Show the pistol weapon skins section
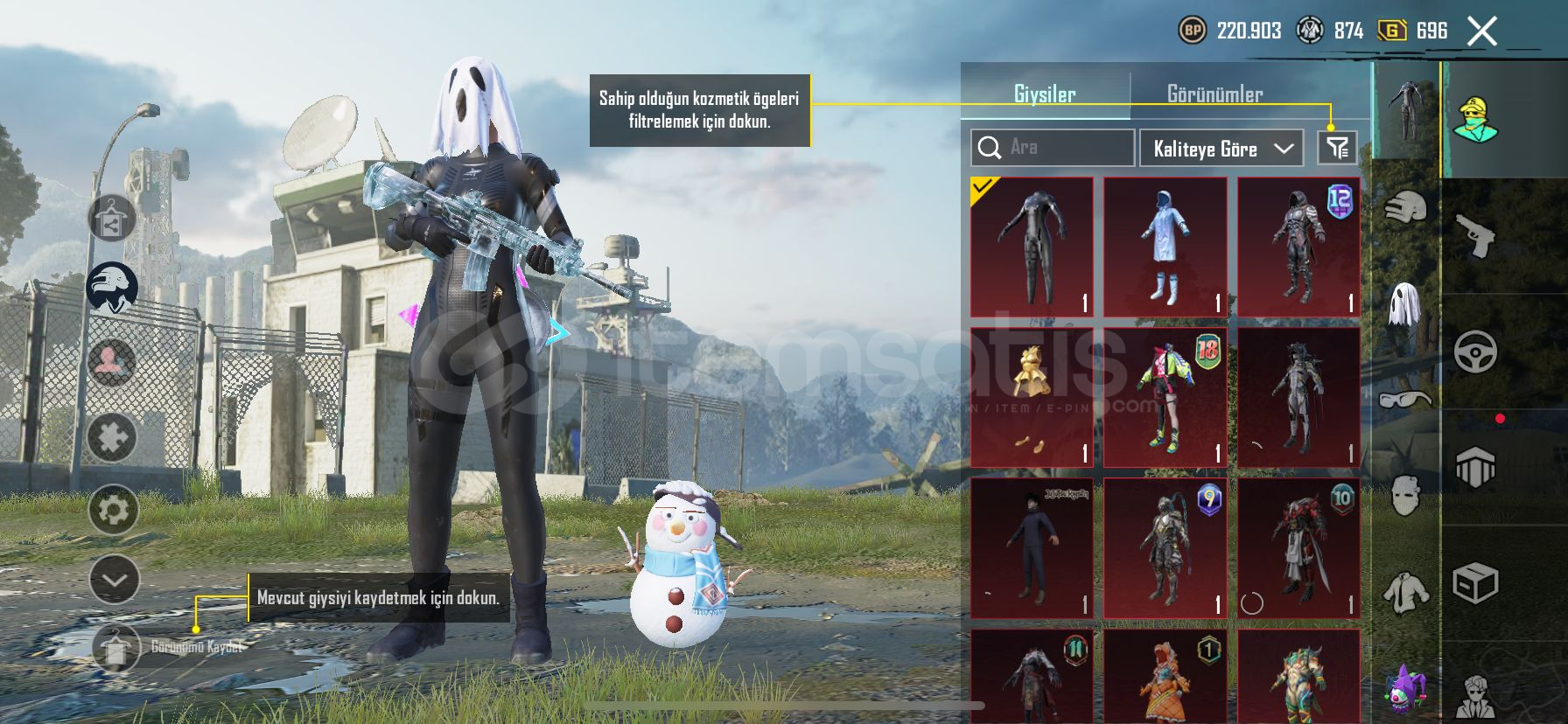Image resolution: width=1568 pixels, height=724 pixels. click(1476, 234)
